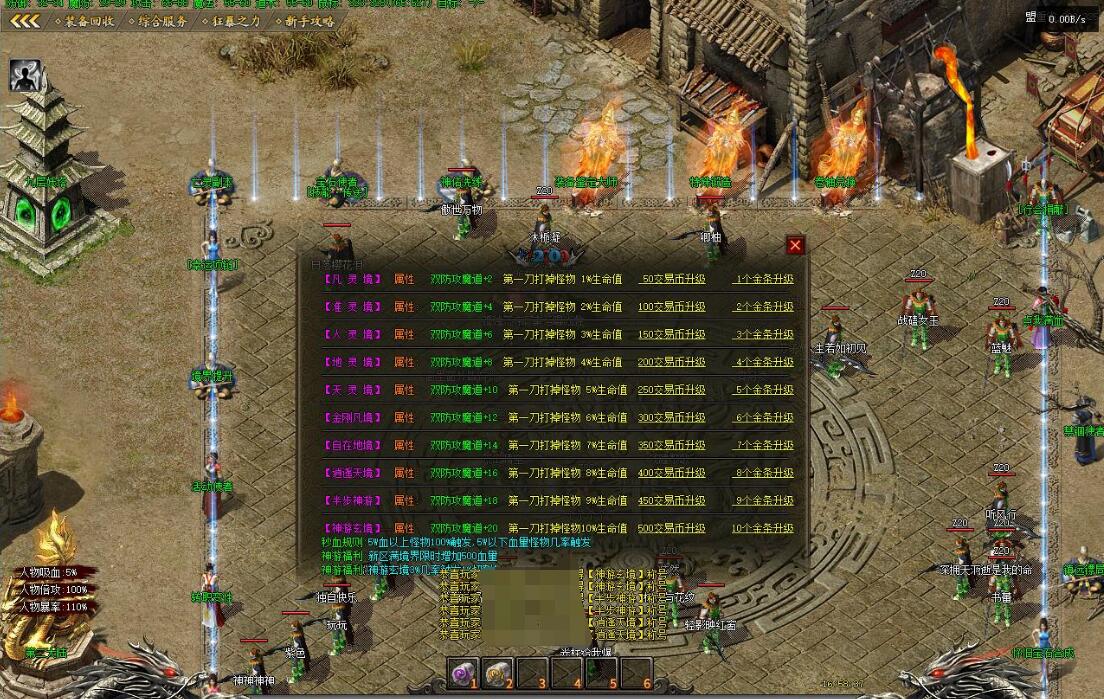Use the golden scroll in hotbar slot 2
Viewport: 1104px width, 699px height.
pyautogui.click(x=499, y=673)
